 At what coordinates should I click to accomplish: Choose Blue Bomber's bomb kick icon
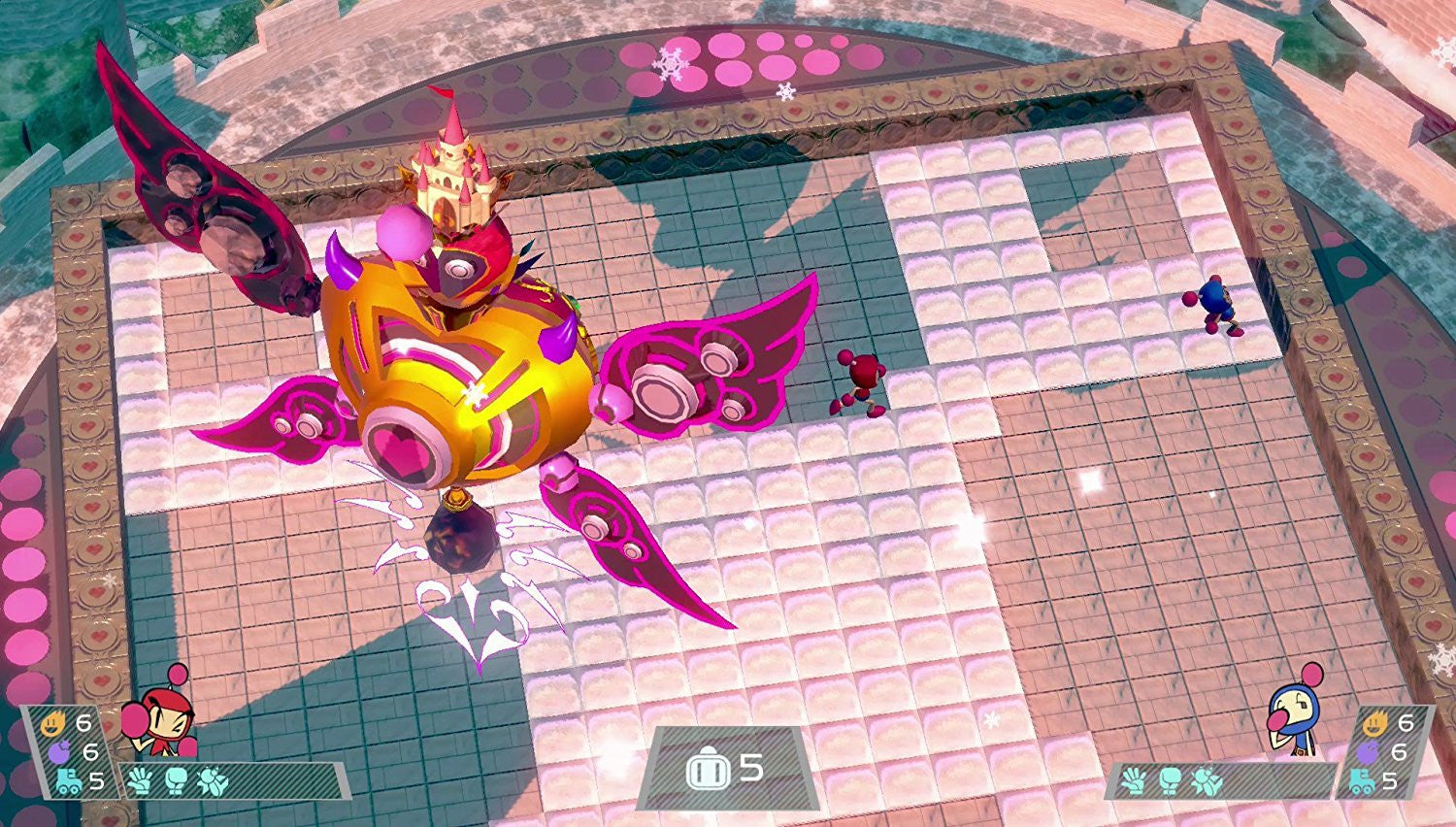pyautogui.click(x=1207, y=779)
